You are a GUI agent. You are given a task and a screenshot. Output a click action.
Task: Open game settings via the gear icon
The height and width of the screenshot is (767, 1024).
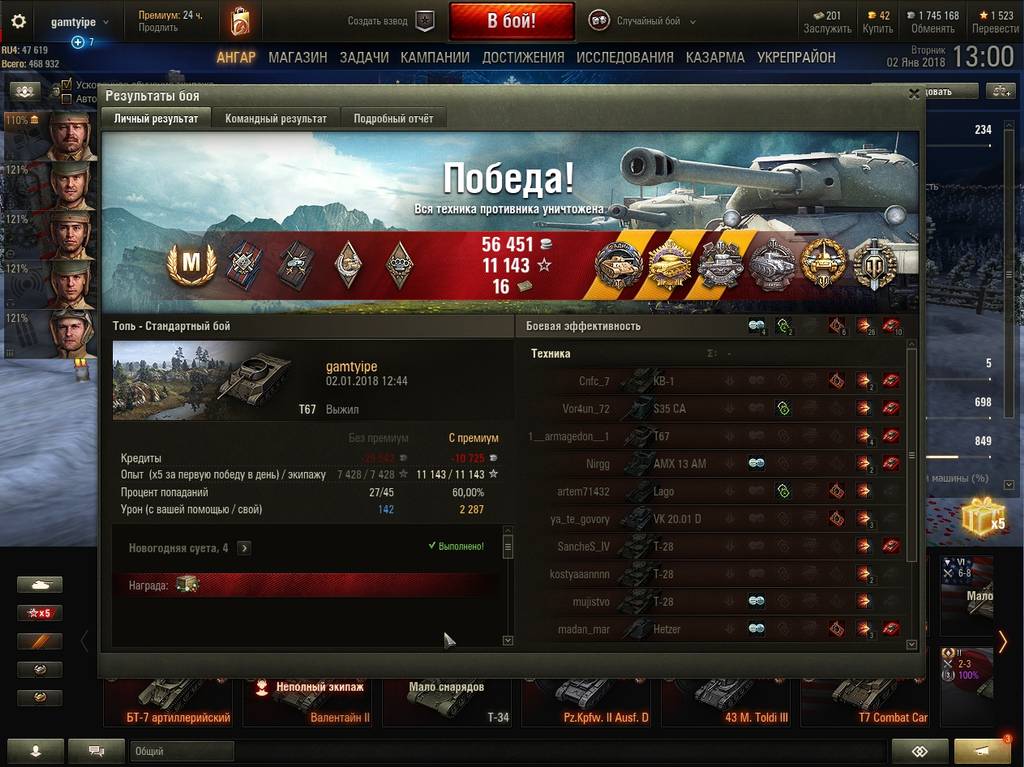coord(18,21)
